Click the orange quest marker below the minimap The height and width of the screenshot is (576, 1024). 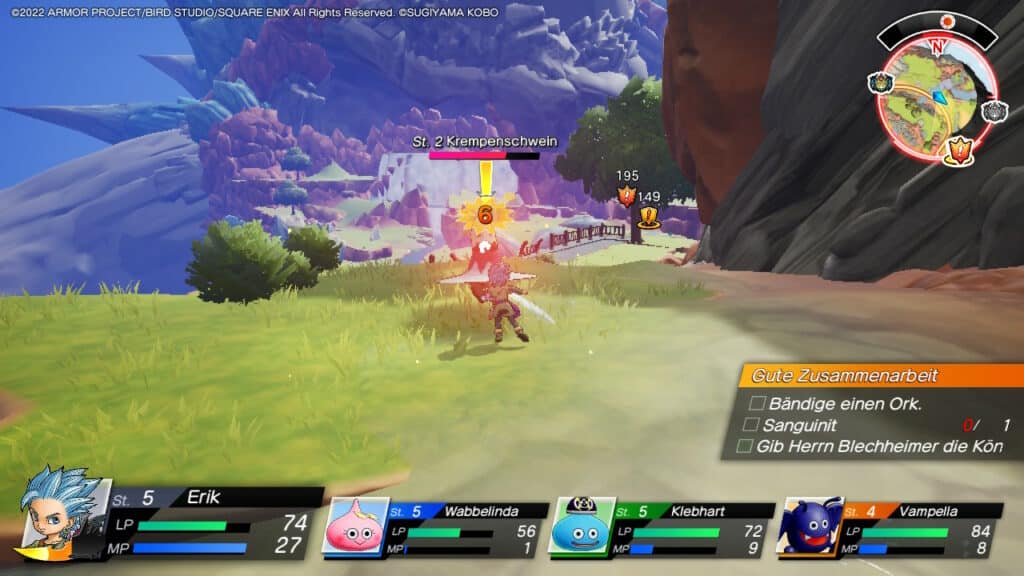[958, 152]
